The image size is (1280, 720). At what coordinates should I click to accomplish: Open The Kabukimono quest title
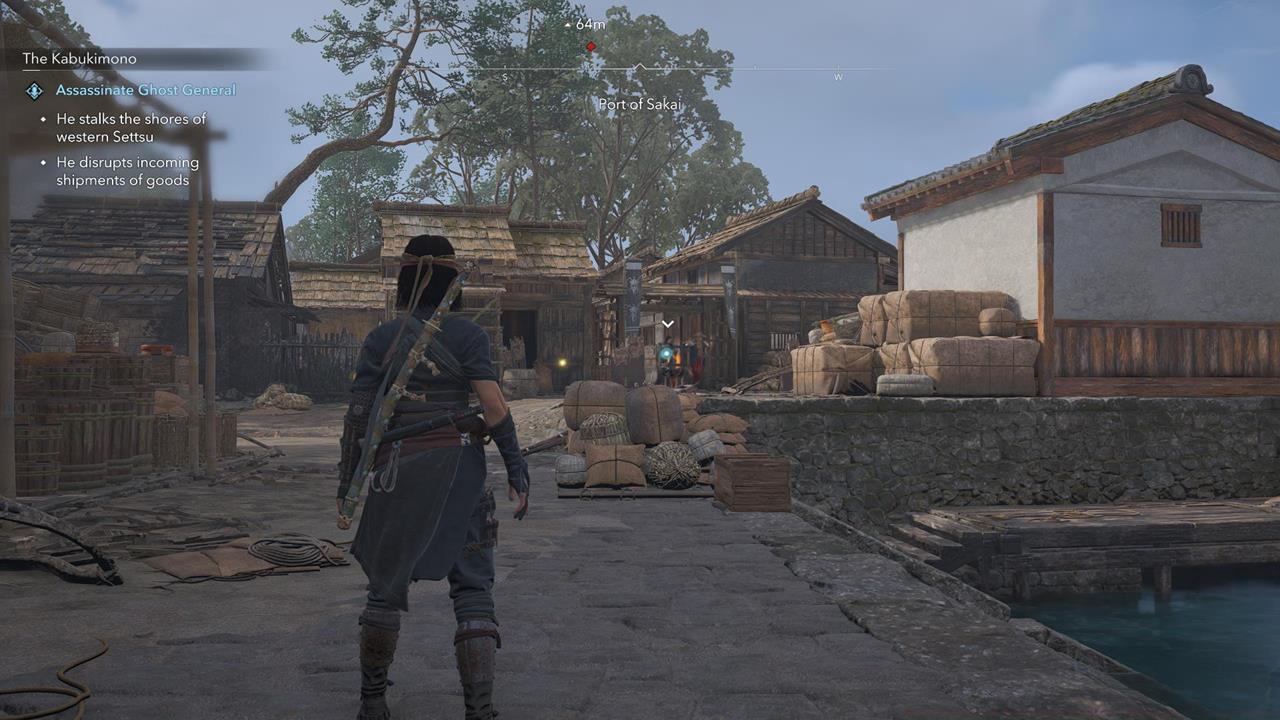click(80, 59)
